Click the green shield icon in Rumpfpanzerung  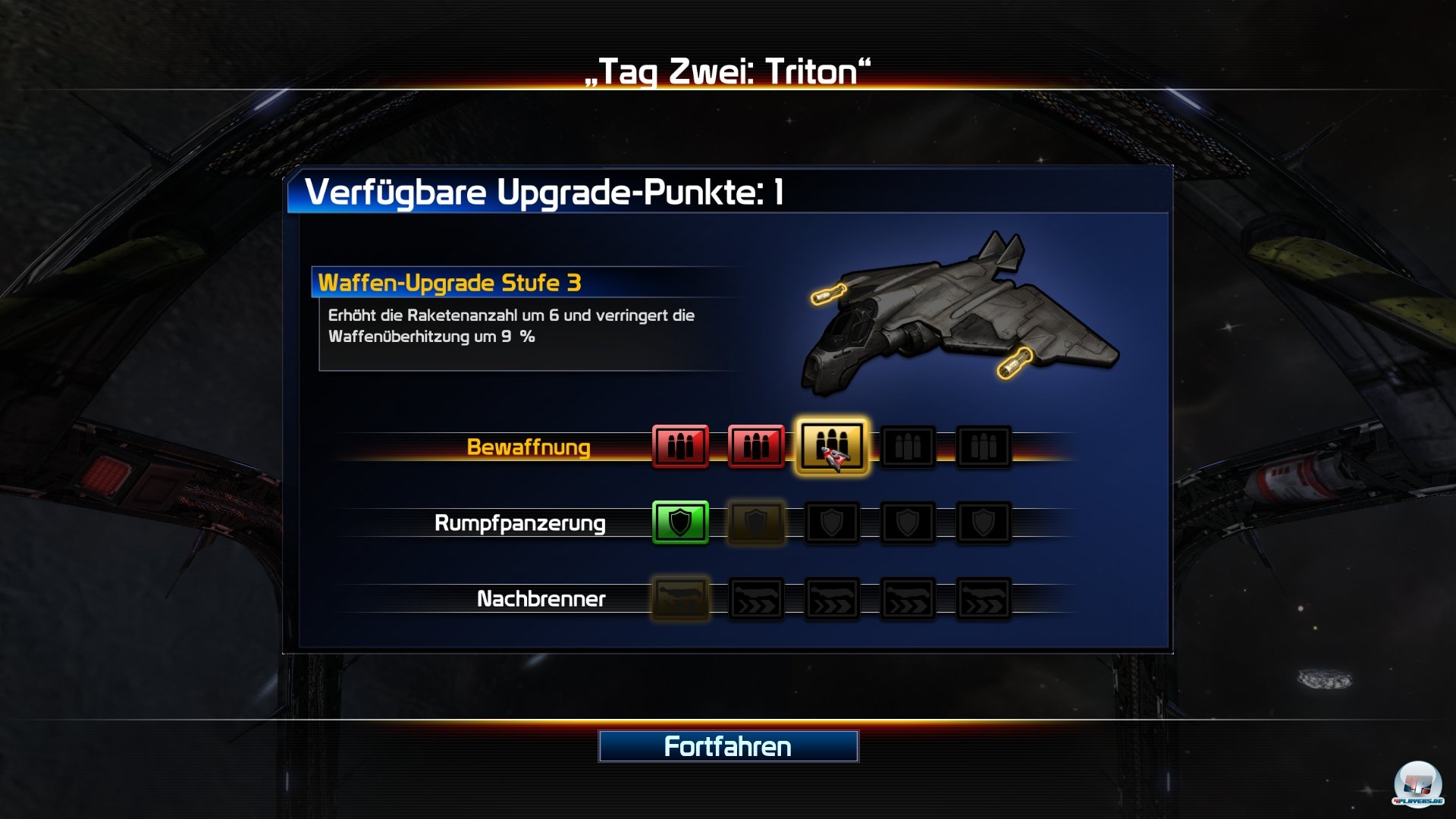680,522
